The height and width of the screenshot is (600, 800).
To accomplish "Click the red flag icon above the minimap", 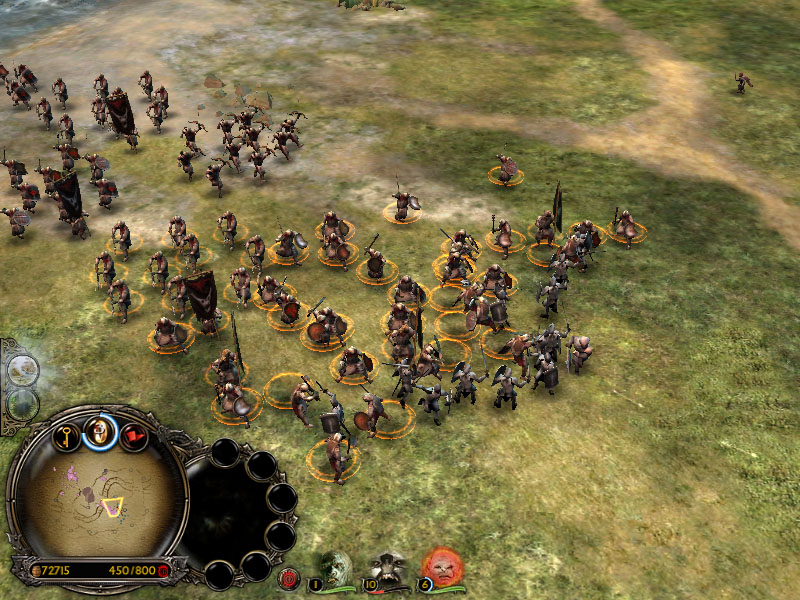I will tap(134, 436).
